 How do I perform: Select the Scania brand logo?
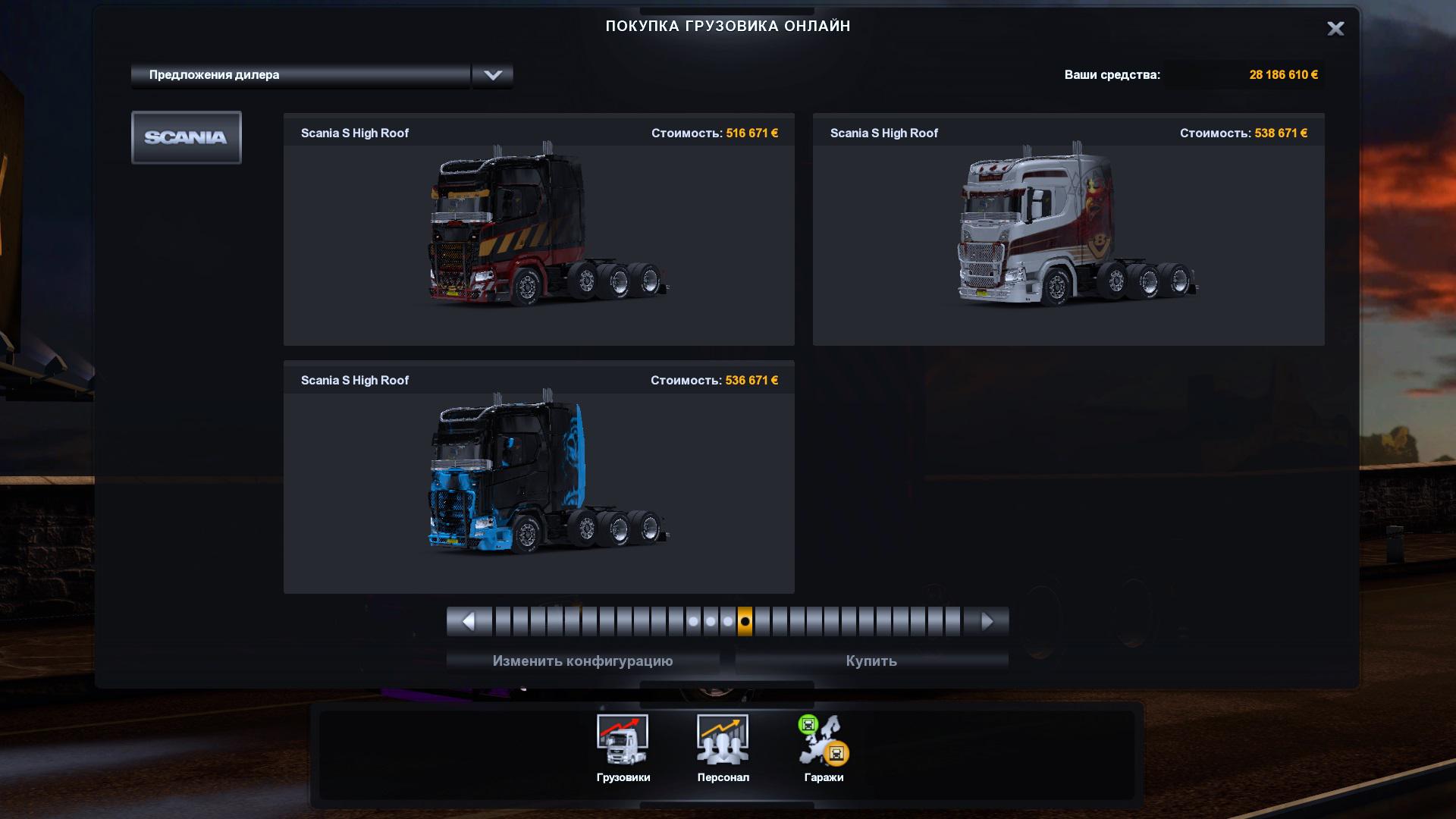(186, 137)
